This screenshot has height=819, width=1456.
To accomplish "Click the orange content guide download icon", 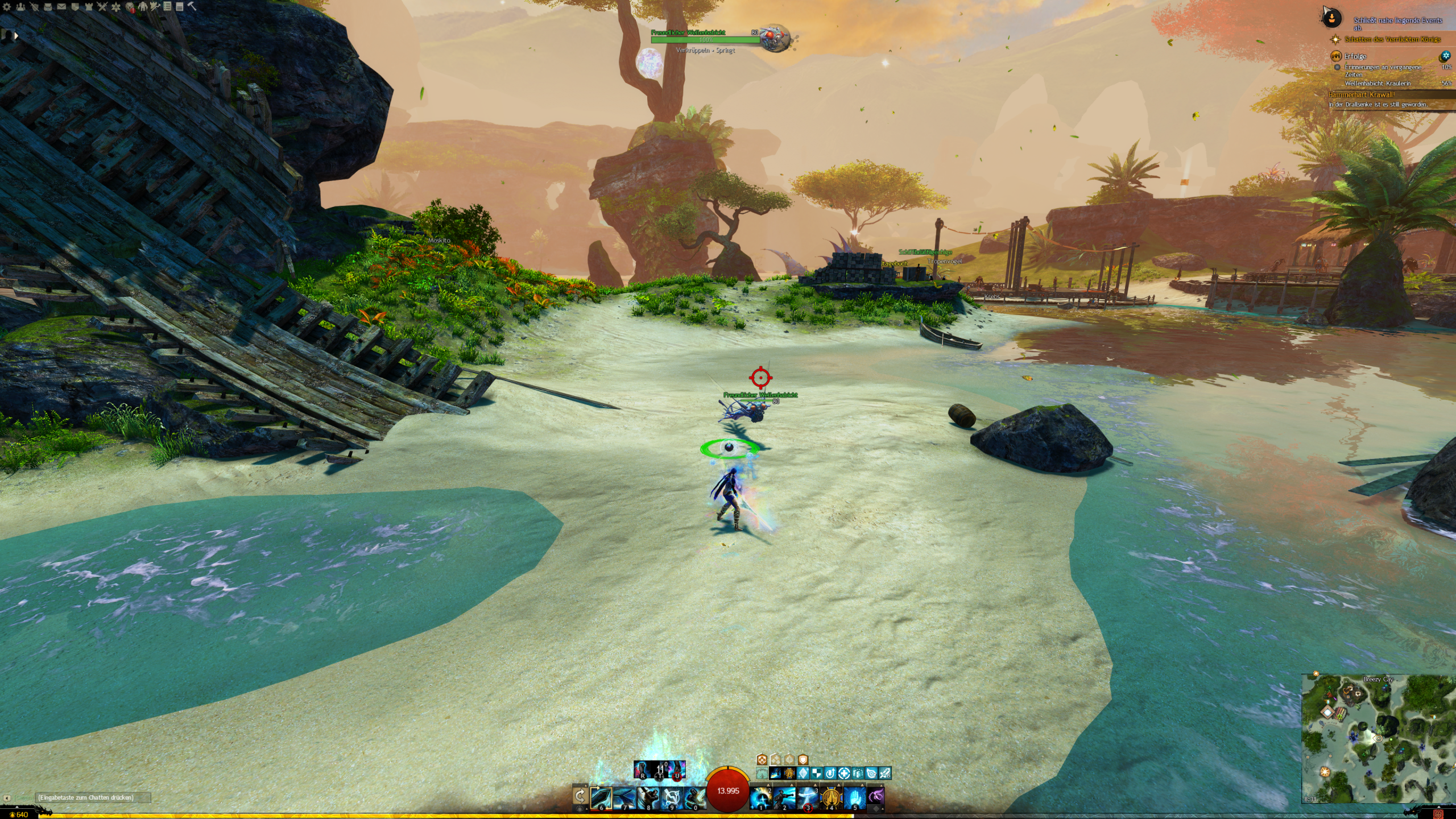I will pos(1331,19).
